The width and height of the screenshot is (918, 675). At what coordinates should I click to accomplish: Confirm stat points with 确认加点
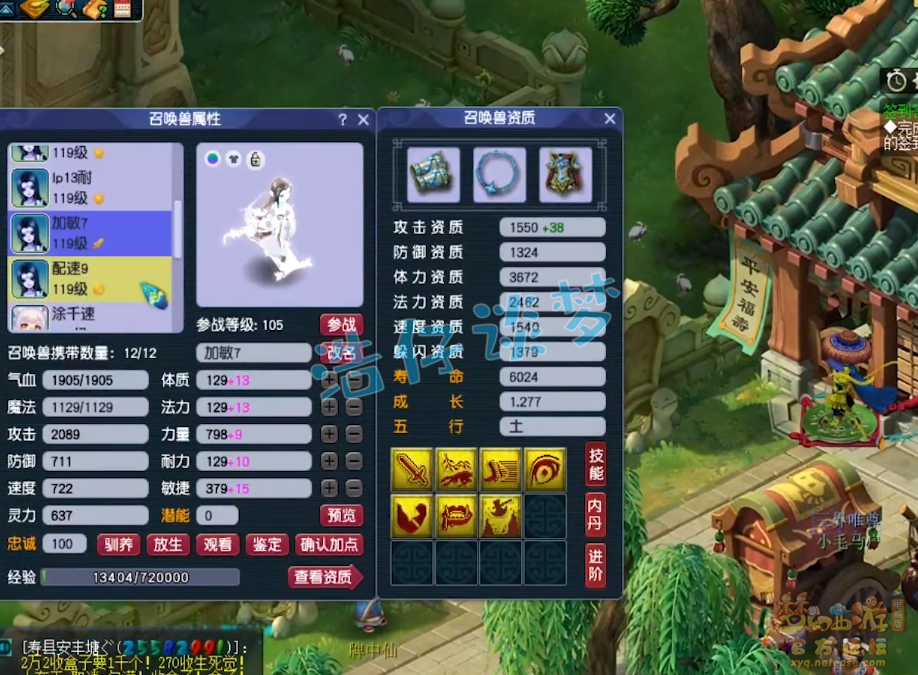[x=330, y=545]
